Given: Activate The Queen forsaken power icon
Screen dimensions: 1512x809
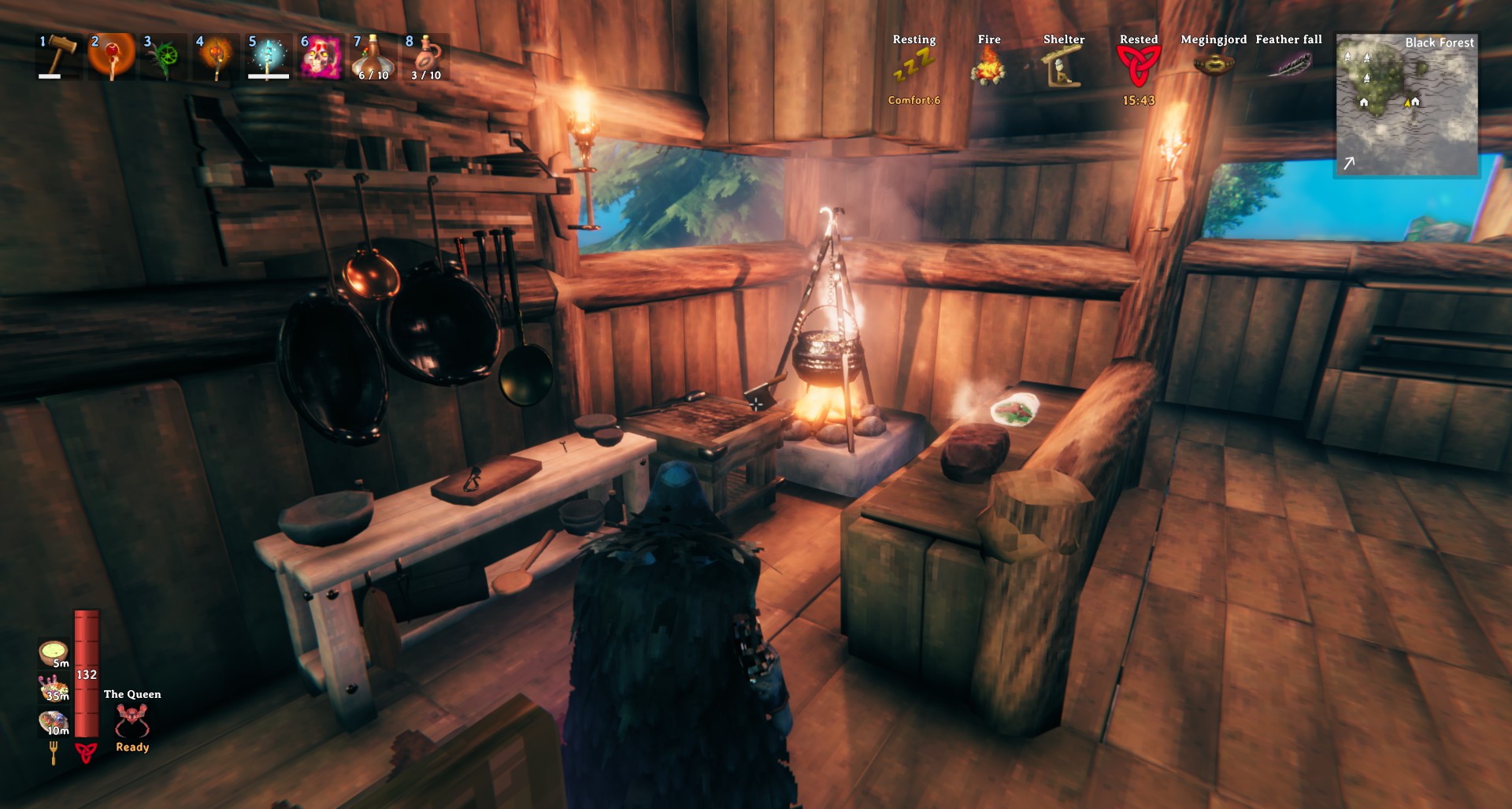Looking at the screenshot, I should pos(132,719).
